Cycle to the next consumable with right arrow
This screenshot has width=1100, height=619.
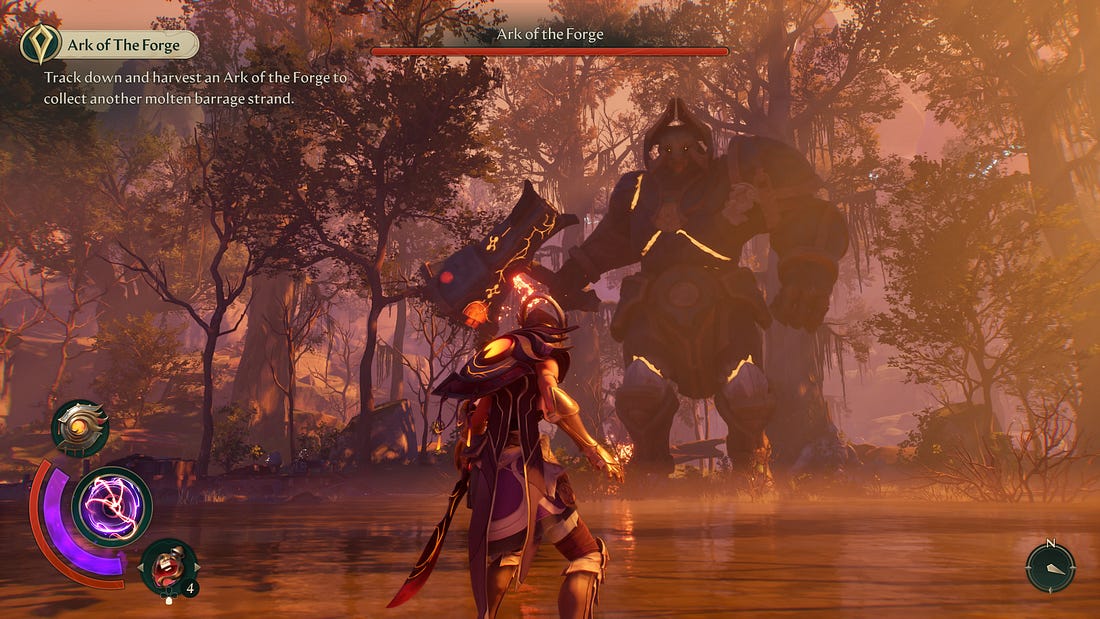[x=195, y=569]
